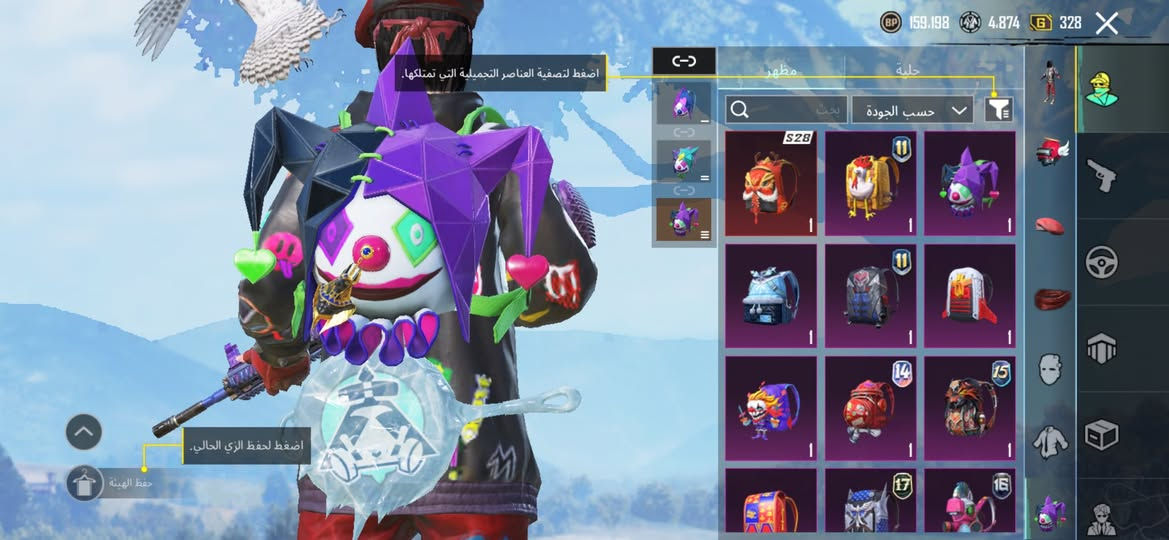The height and width of the screenshot is (540, 1169).
Task: Select the white and red backpack
Action: click(969, 295)
